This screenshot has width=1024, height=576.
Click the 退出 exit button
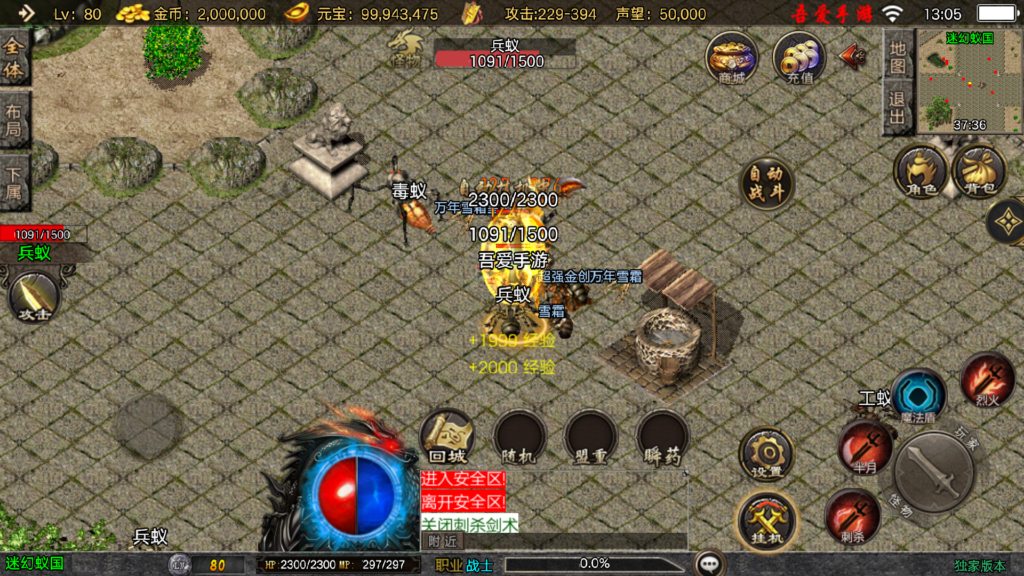898,108
